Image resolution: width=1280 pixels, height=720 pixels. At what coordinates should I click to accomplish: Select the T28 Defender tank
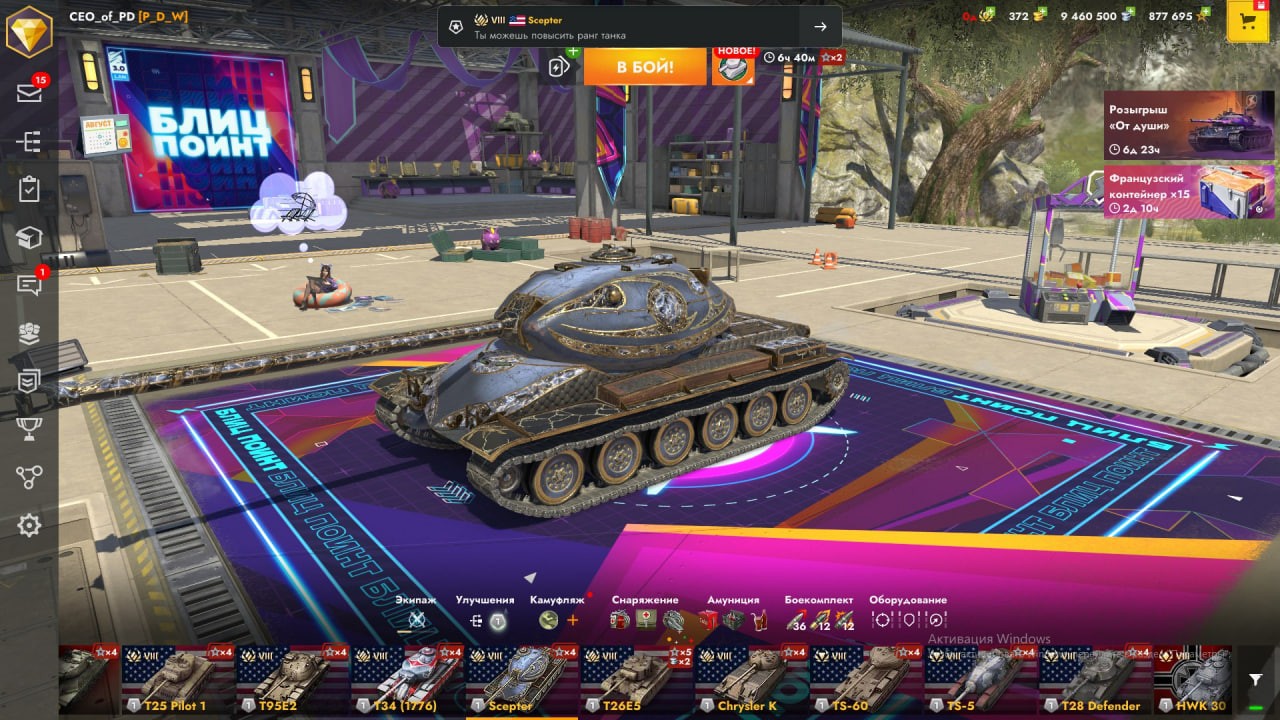1094,680
